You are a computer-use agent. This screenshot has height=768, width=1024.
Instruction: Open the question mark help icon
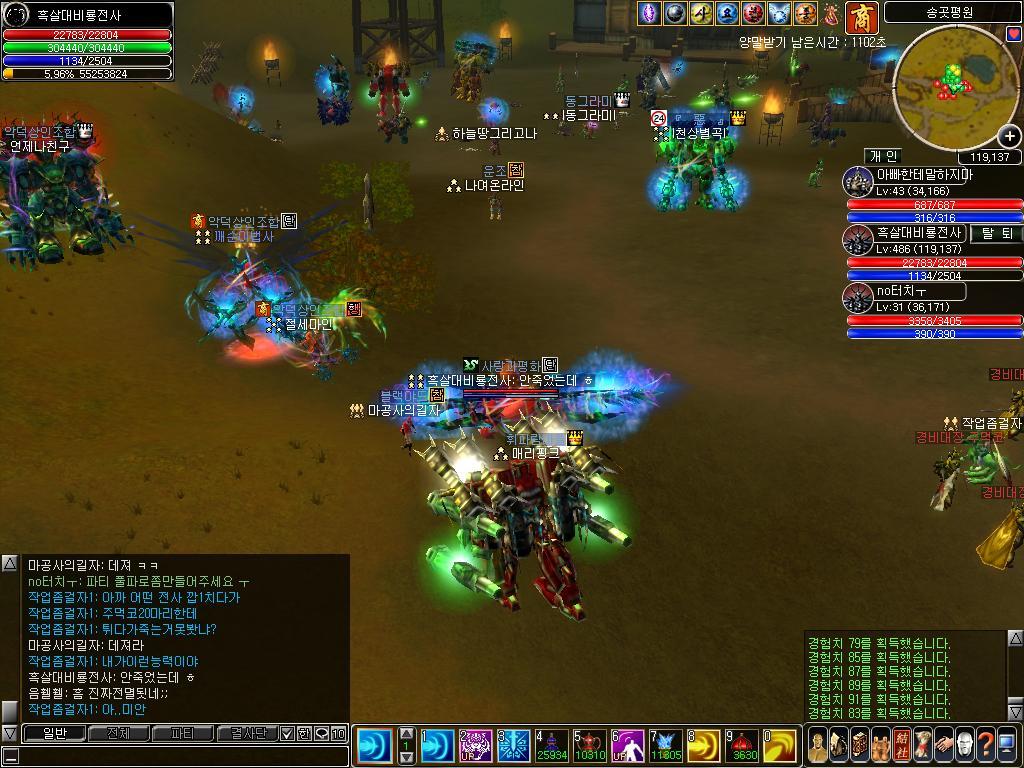point(985,745)
